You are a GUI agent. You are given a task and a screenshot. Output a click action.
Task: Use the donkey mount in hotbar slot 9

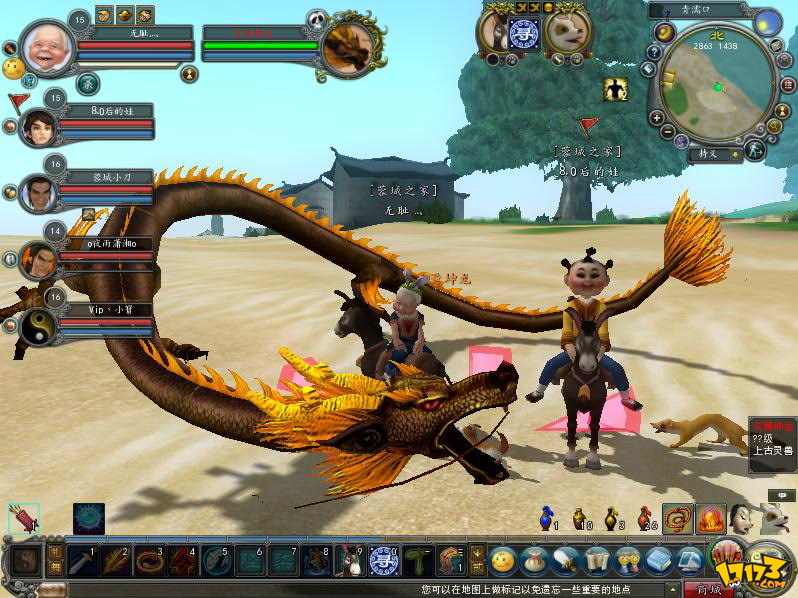[x=347, y=561]
